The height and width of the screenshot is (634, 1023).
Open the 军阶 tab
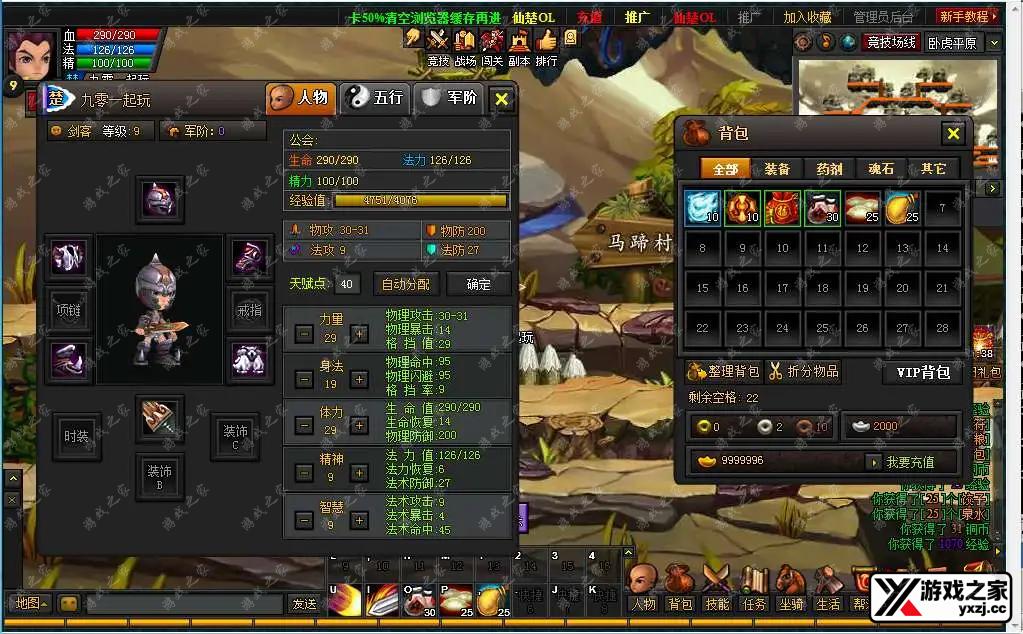(450, 98)
